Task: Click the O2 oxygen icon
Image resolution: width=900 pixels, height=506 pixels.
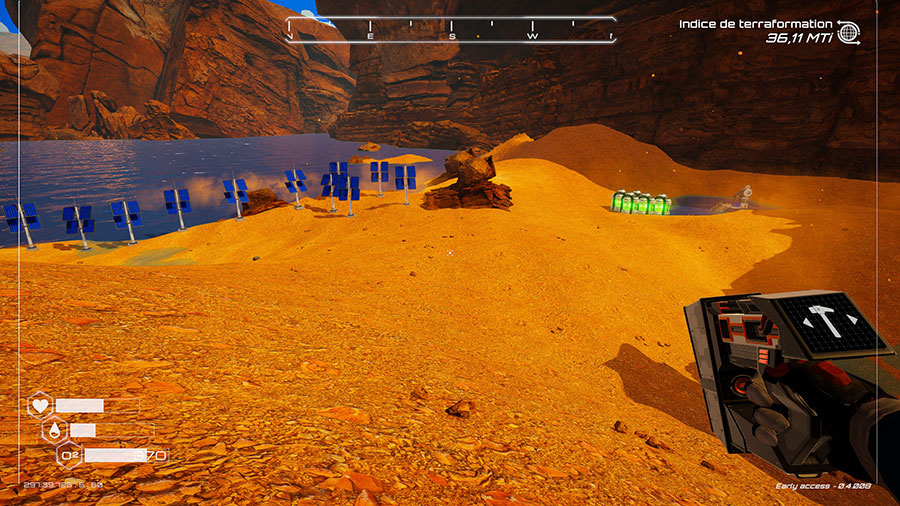Action: coord(70,456)
